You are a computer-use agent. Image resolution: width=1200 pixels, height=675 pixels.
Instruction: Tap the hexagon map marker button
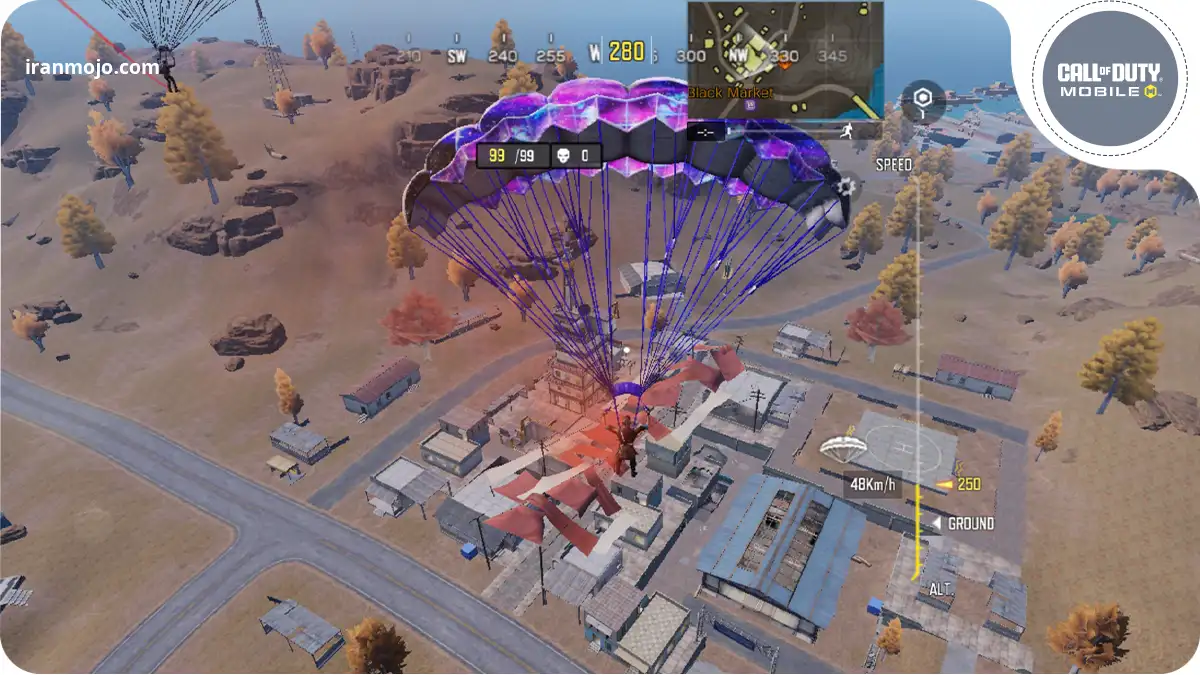click(922, 102)
